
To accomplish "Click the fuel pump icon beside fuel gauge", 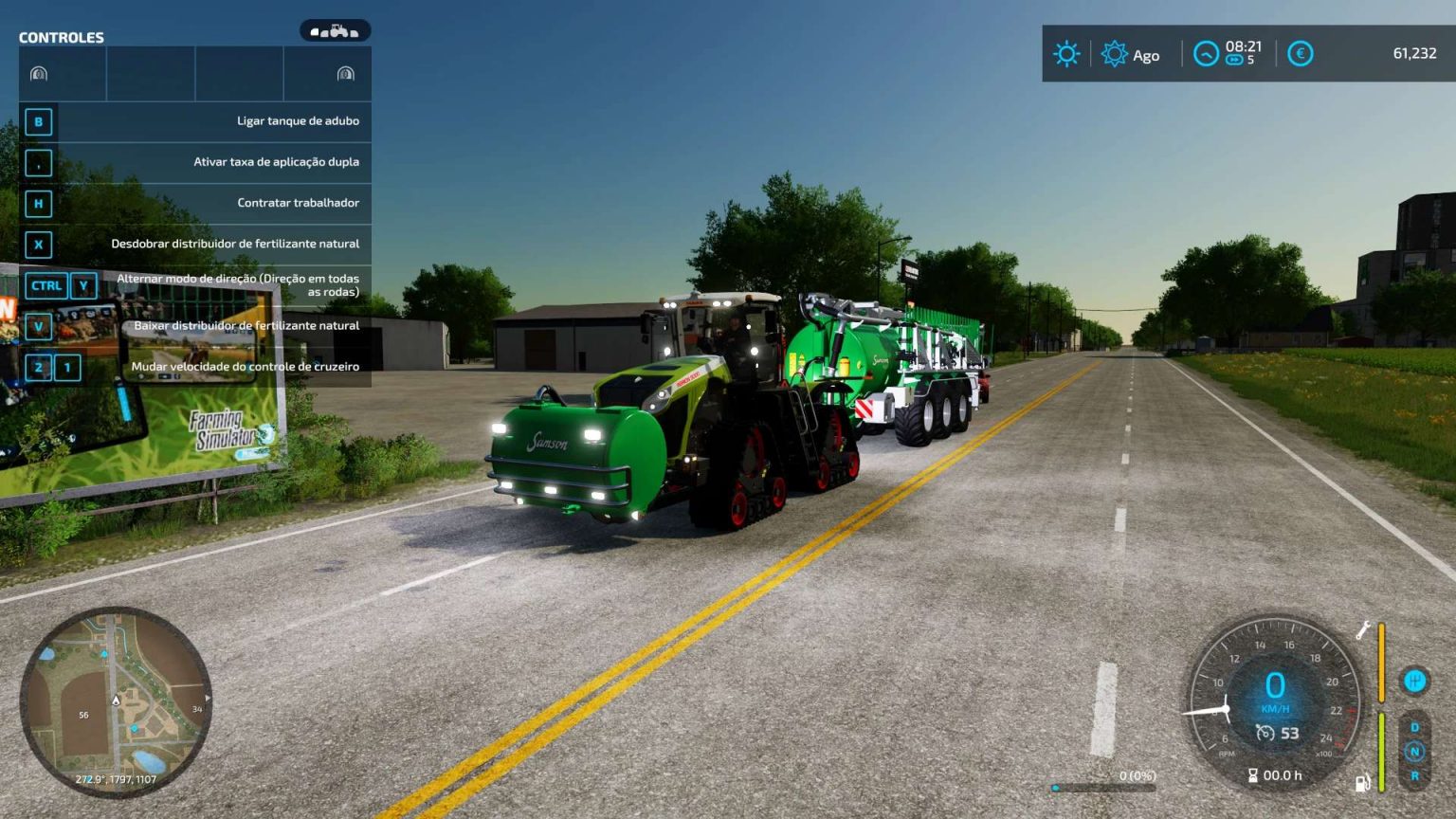I will pos(1362,779).
